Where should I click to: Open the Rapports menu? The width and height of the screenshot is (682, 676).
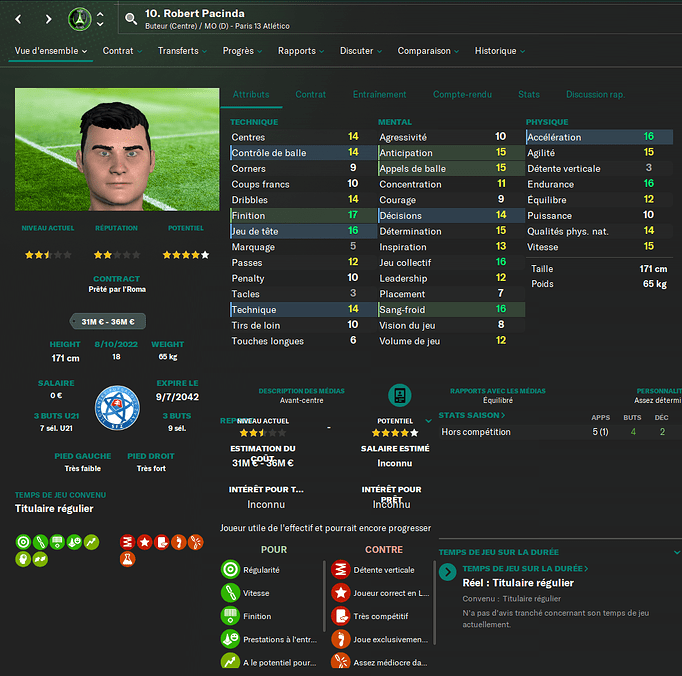[301, 51]
